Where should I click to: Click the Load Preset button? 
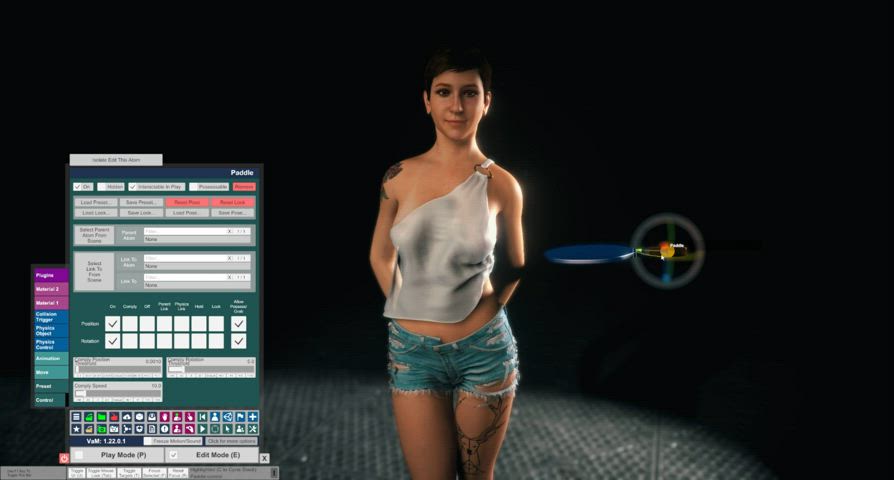[x=97, y=202]
